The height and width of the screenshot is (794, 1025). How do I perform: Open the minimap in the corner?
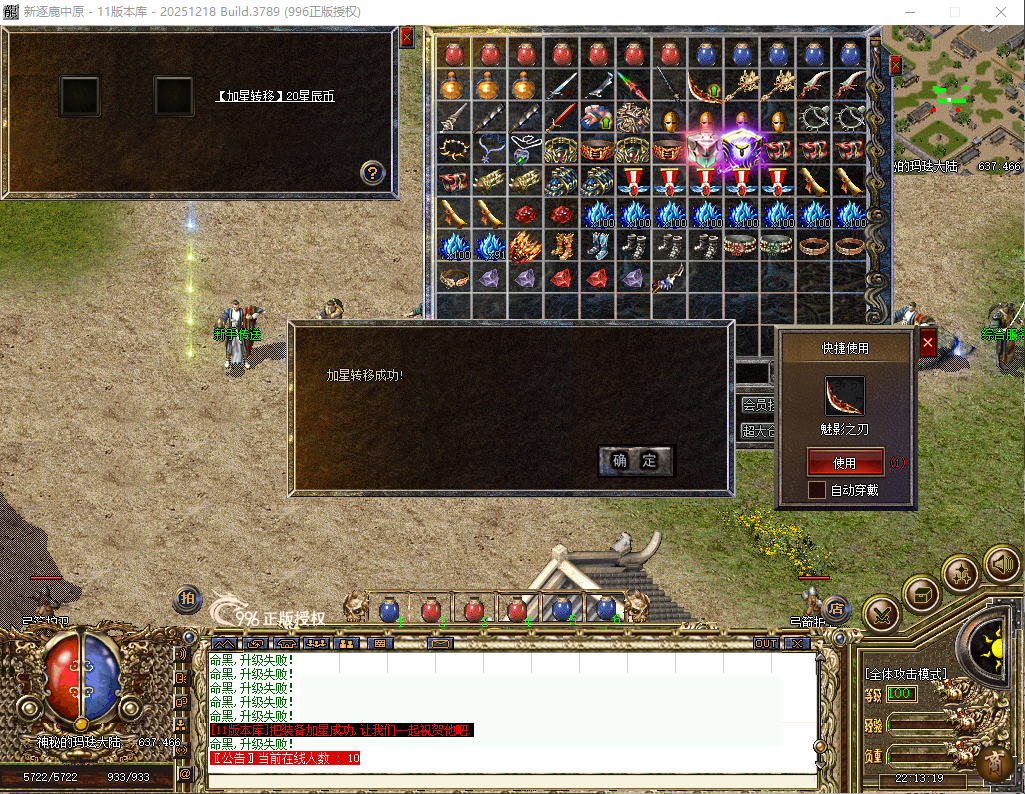957,90
